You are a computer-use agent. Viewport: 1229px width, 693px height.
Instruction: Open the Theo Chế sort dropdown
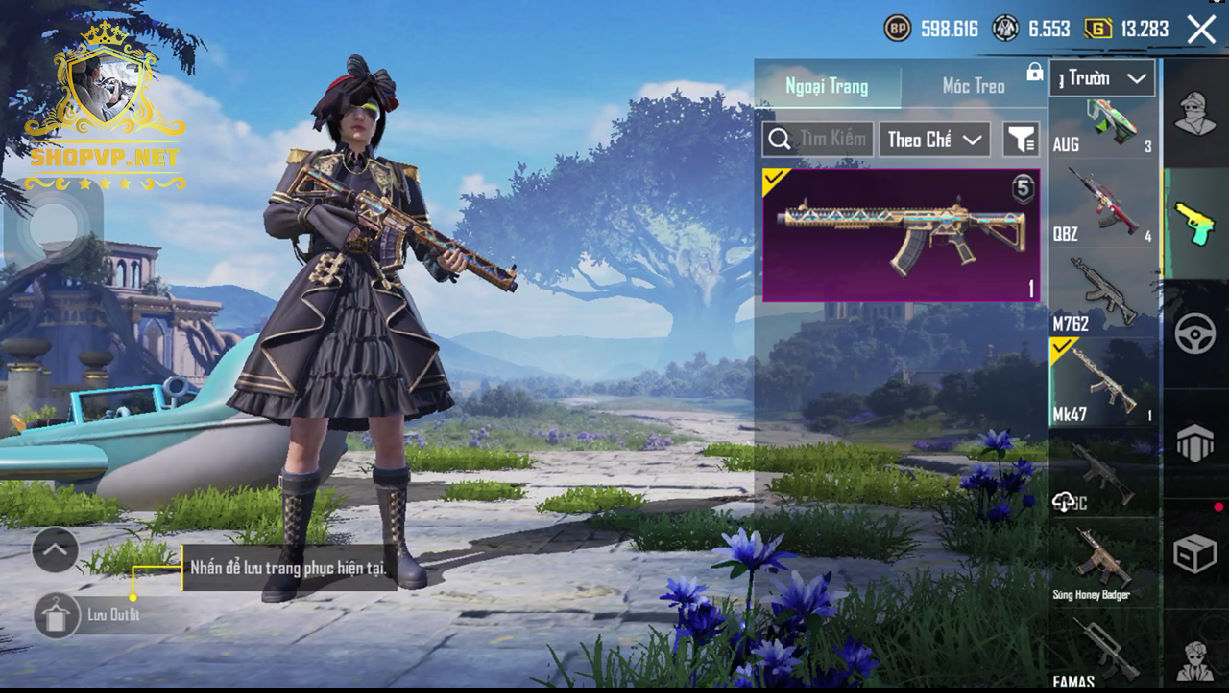[934, 140]
